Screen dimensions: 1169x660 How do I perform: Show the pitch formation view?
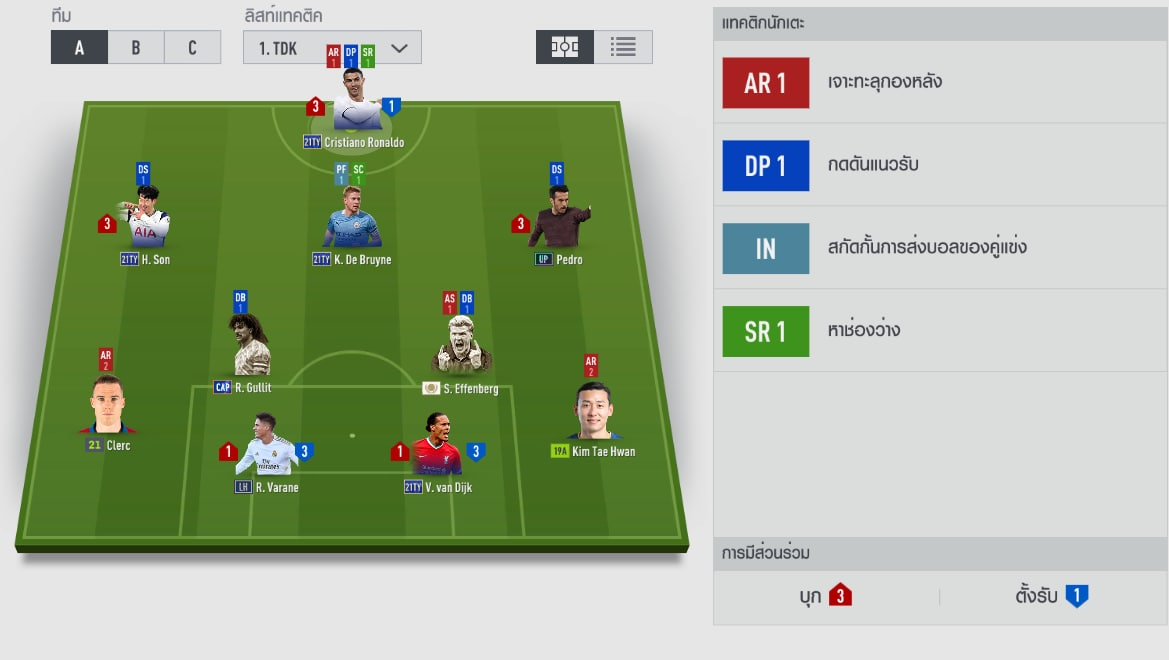point(565,47)
